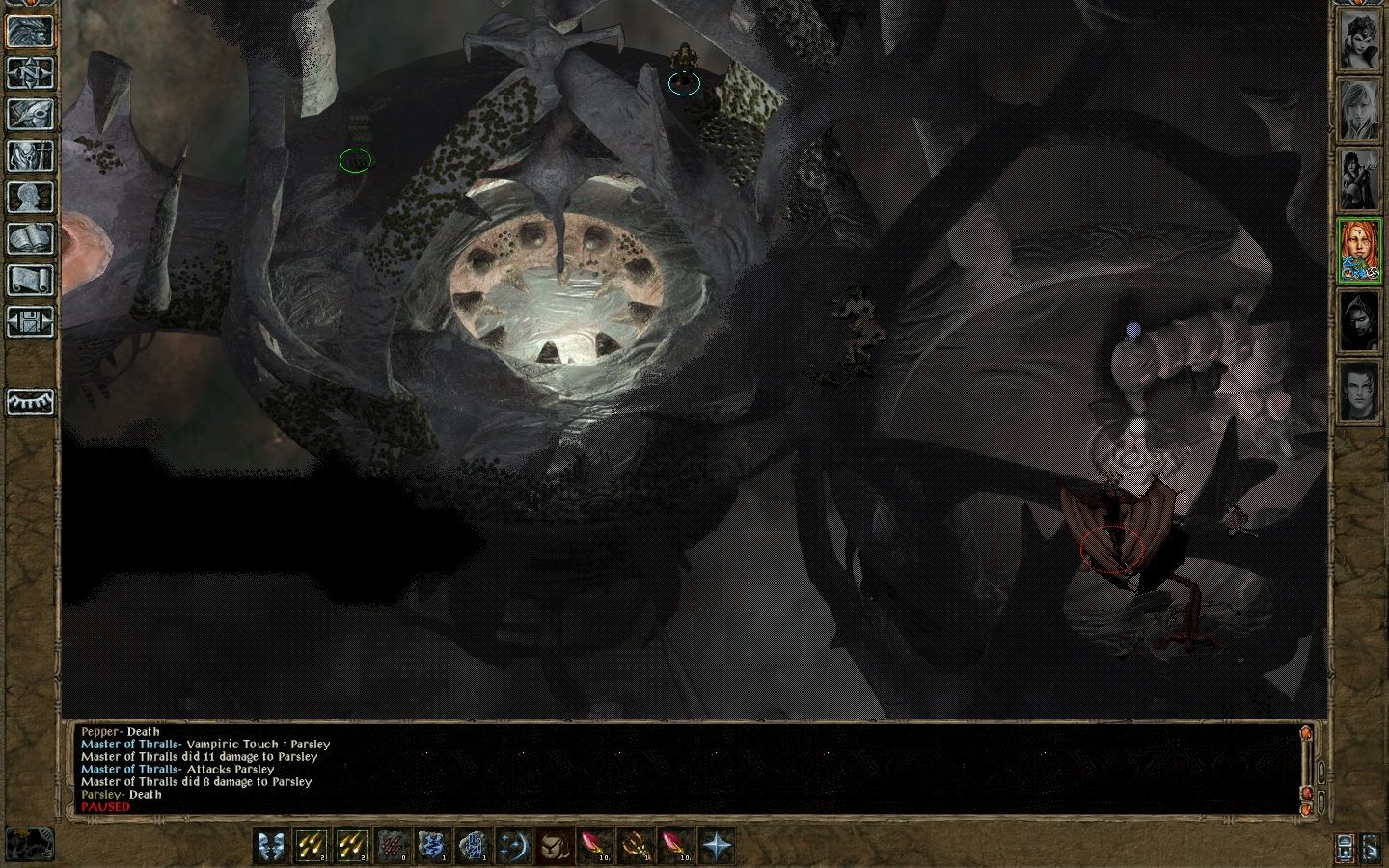1389x868 pixels.
Task: Open the character record silhouette button
Action: coord(30,197)
